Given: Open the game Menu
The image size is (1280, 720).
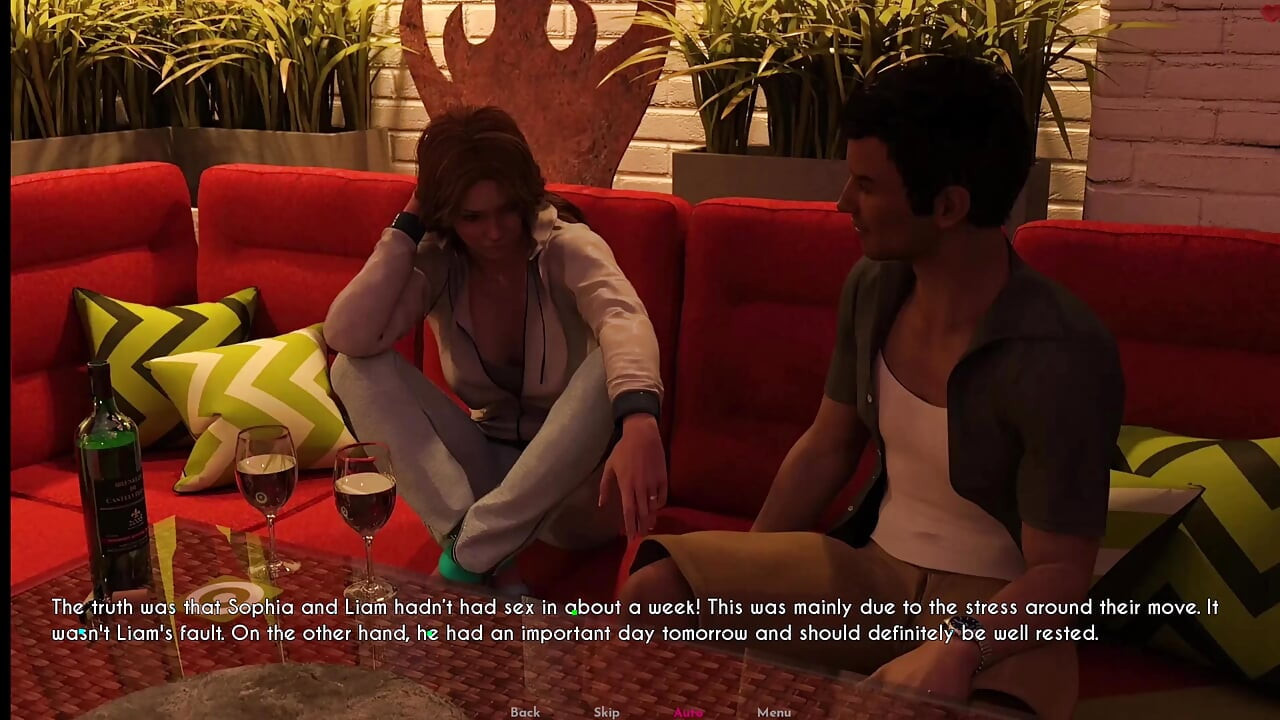Looking at the screenshot, I should (773, 712).
